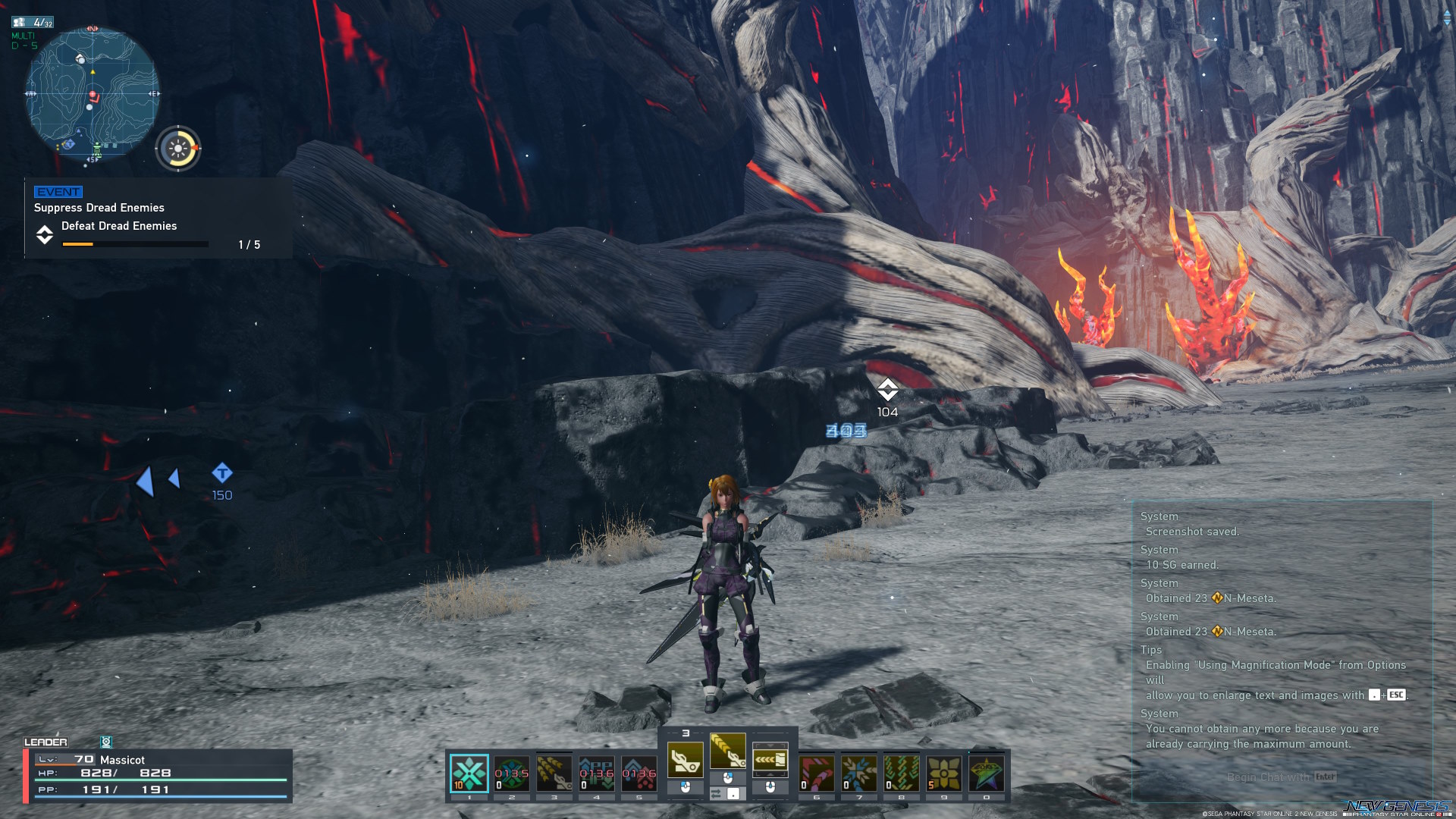Click the sun symbol on the day-night dial
1456x819 pixels.
point(180,147)
